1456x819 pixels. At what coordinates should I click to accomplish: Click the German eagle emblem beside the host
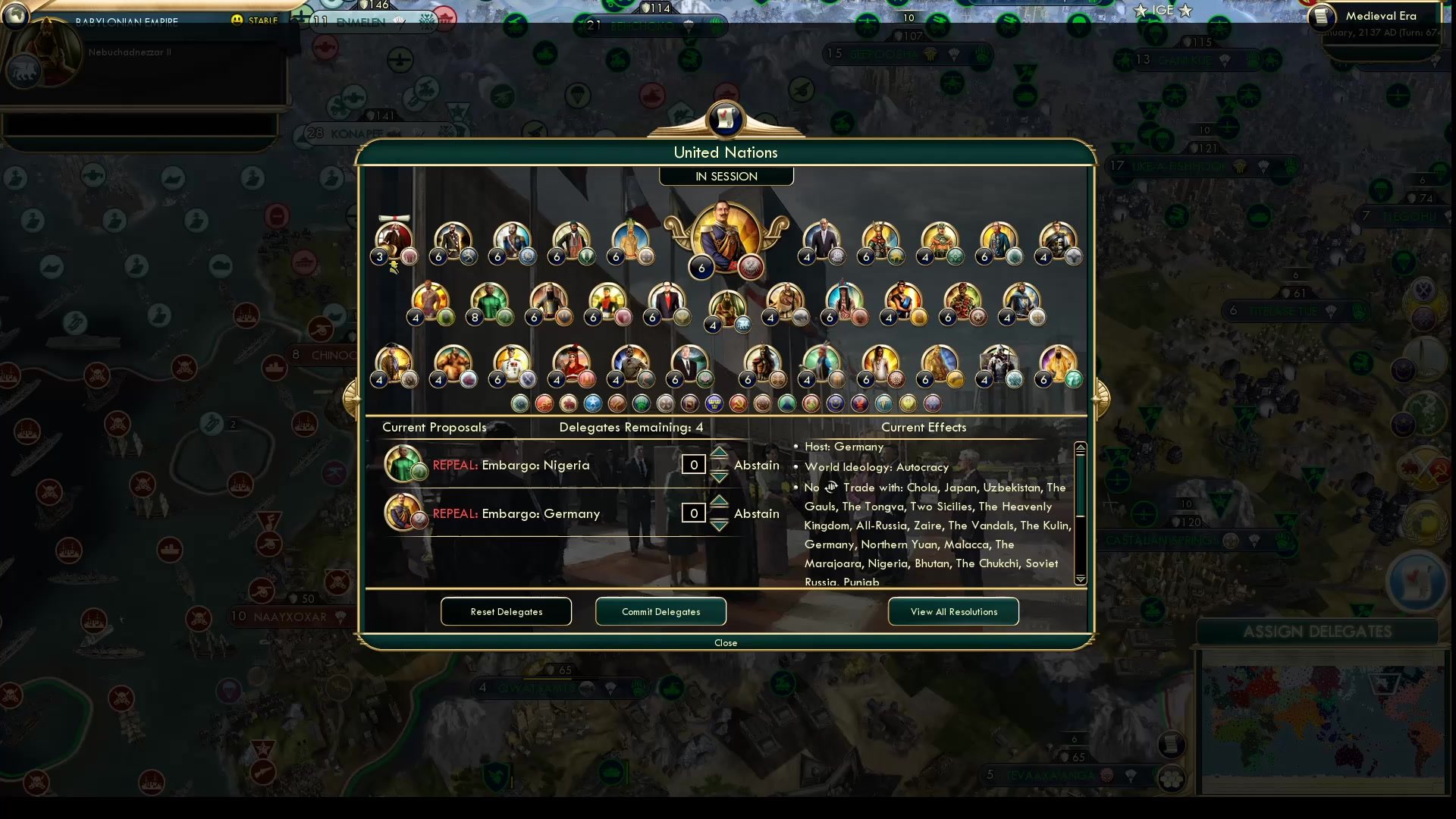tap(749, 267)
